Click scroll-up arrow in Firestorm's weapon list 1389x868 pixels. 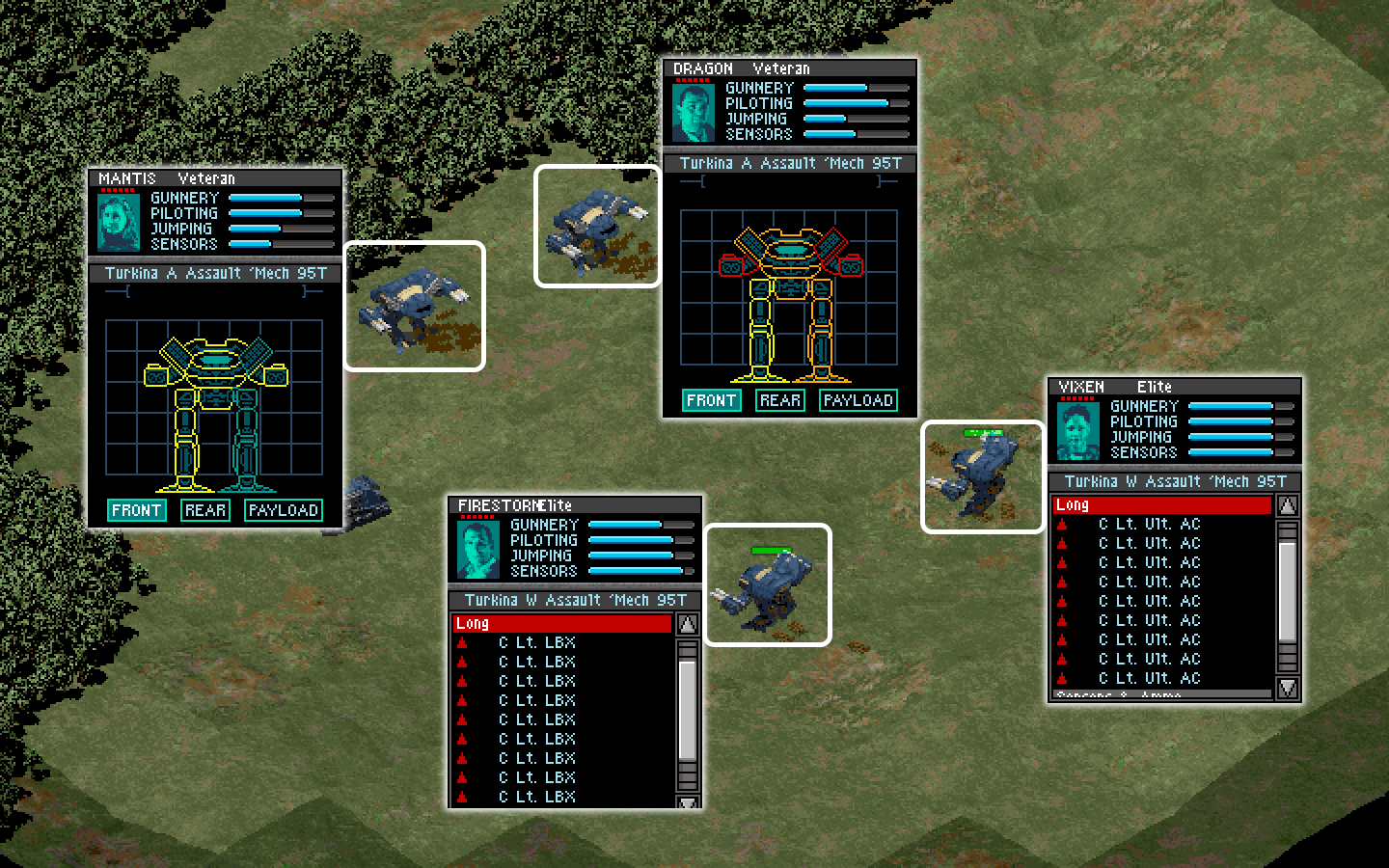[688, 624]
